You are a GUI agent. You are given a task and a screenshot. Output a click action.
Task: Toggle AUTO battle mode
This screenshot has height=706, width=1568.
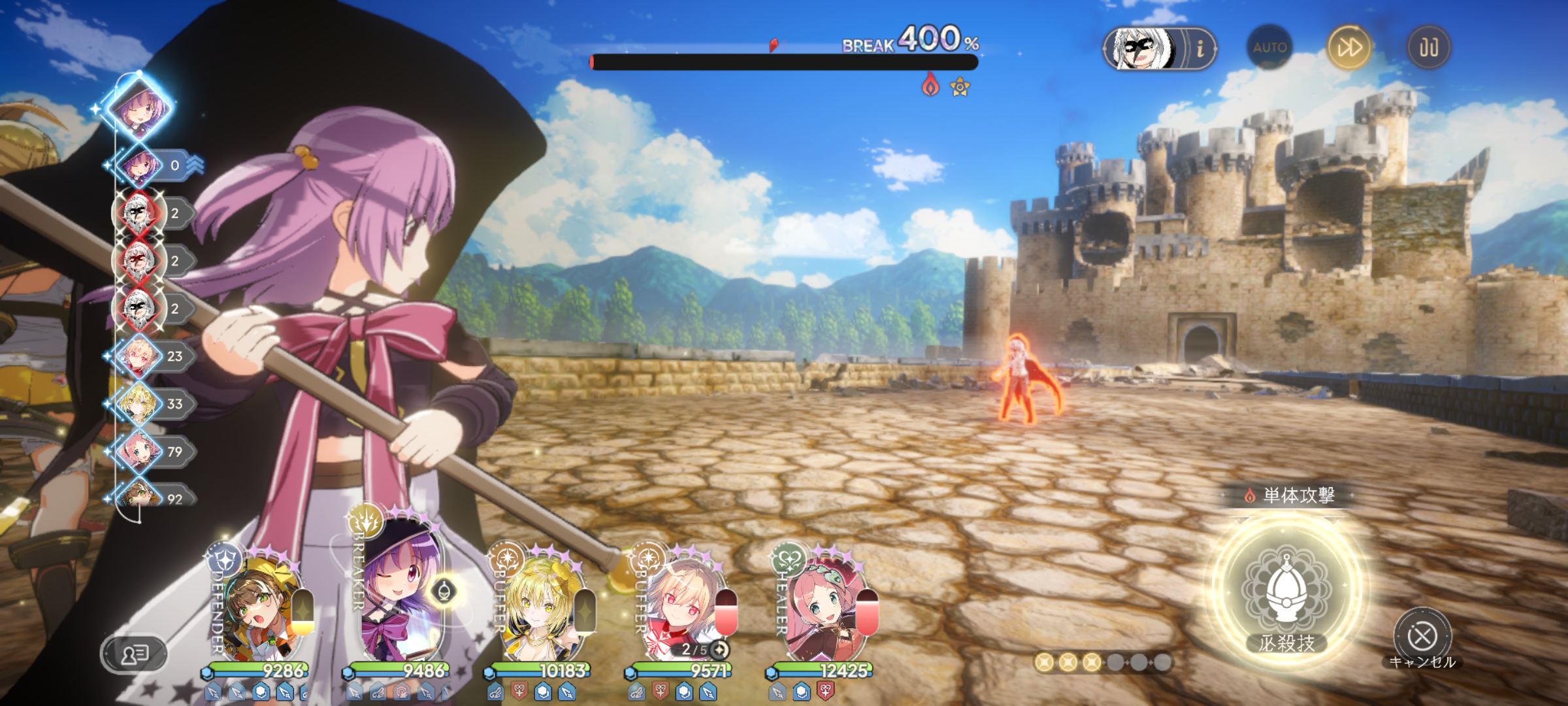1269,47
